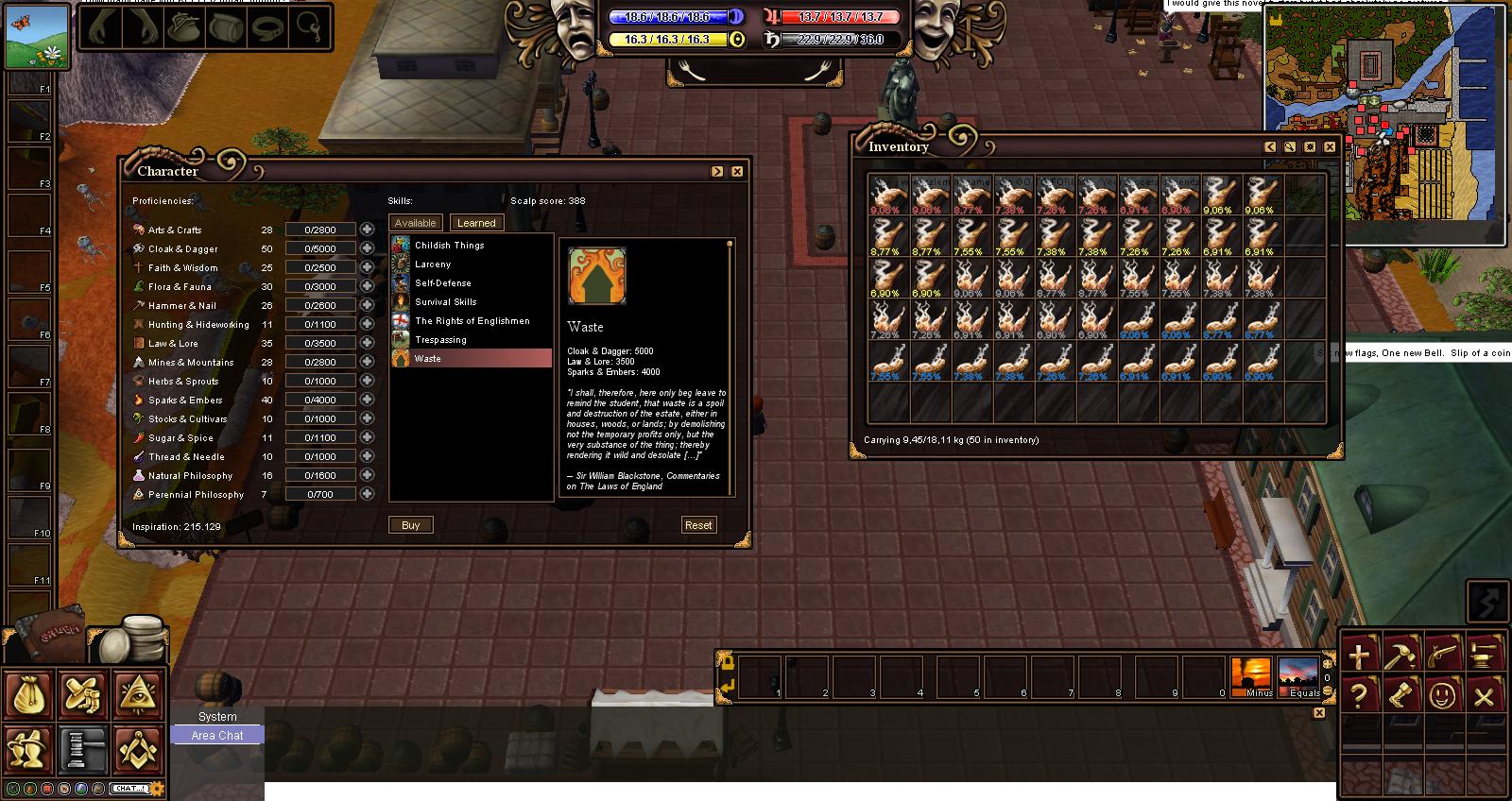Screen dimensions: 1512x801
Task: Click the all-seeing eye pyramid icon
Action: click(x=139, y=695)
